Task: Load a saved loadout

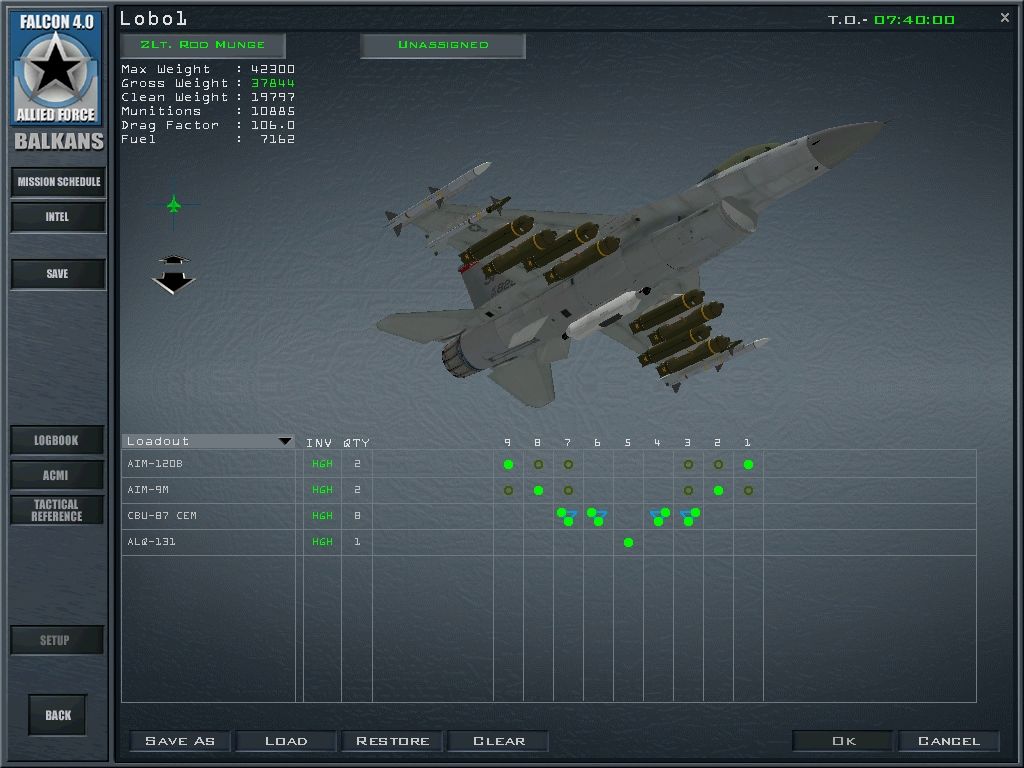Action: coord(286,741)
